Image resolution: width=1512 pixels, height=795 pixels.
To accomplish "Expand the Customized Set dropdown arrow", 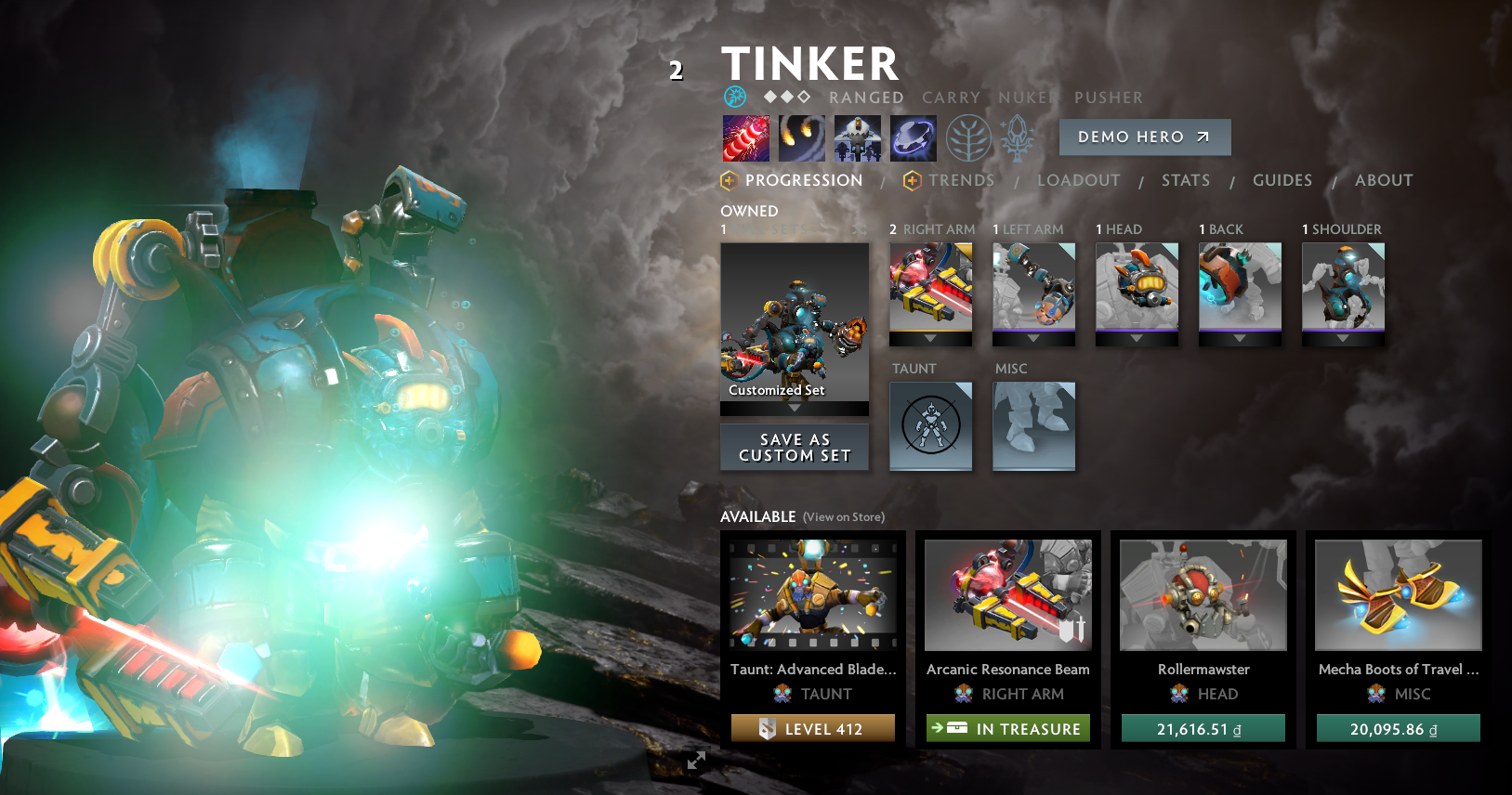I will (x=794, y=408).
